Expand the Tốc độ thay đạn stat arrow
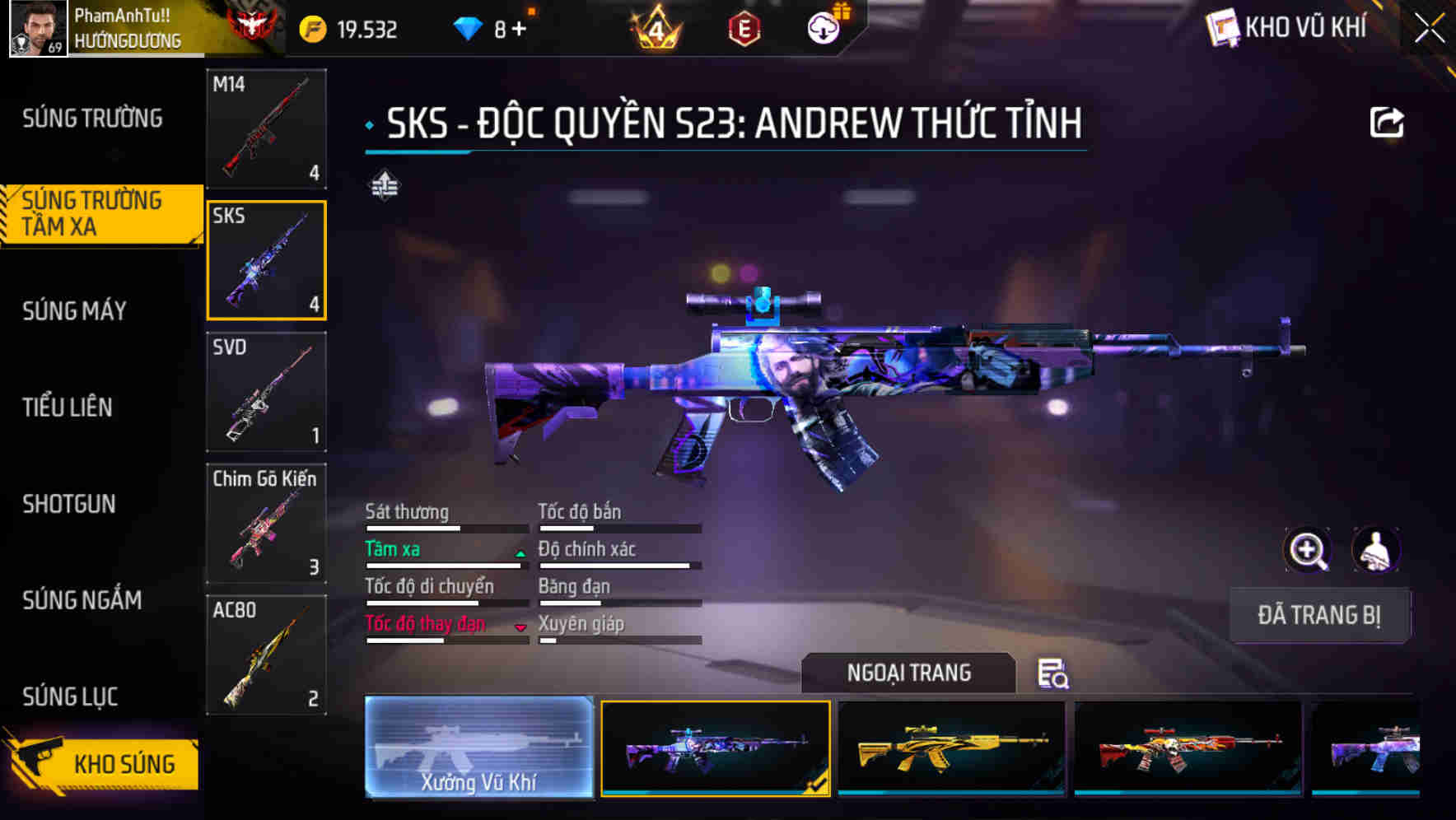1456x820 pixels. 520,627
